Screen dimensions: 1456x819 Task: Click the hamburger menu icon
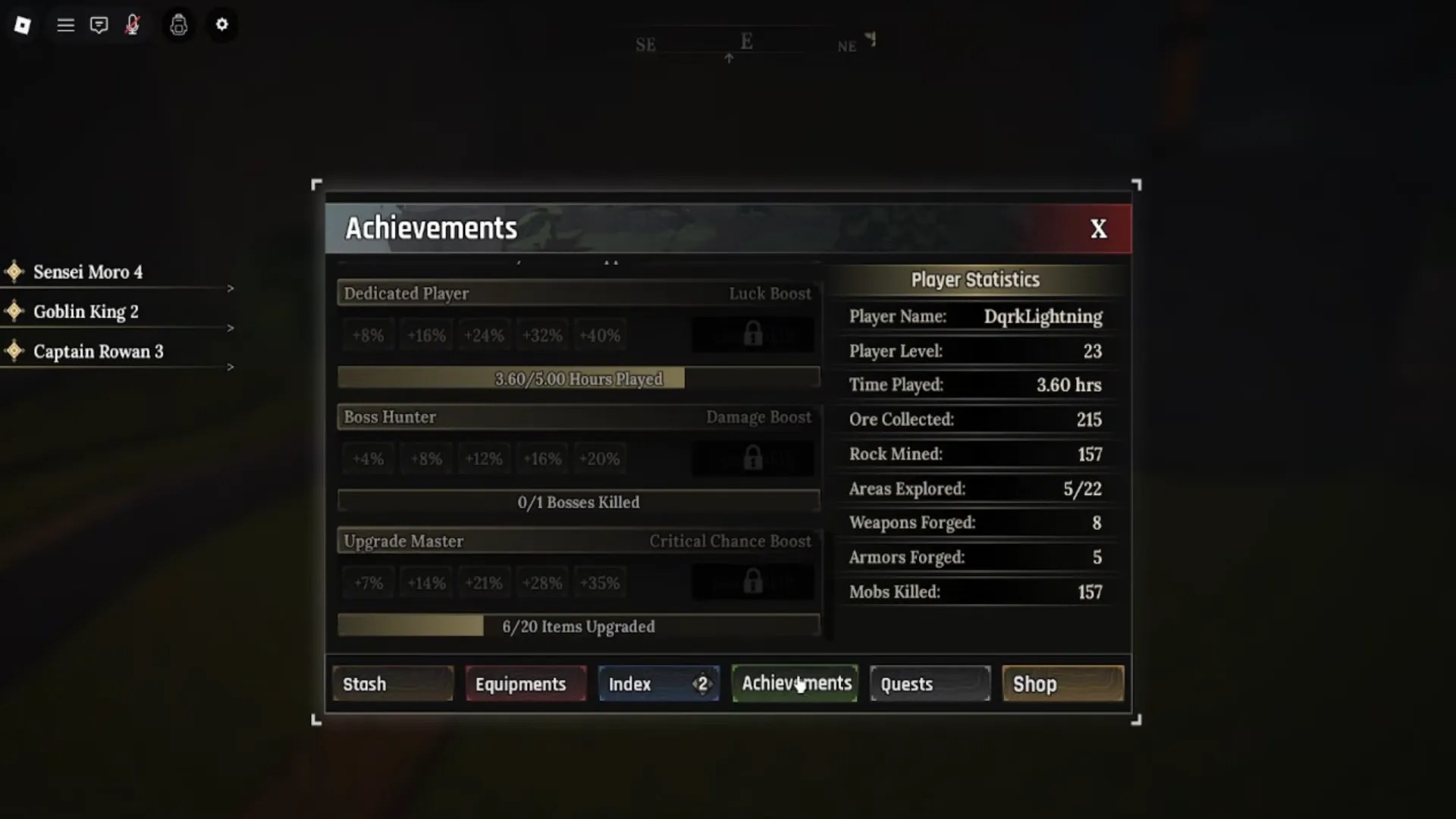(x=65, y=24)
